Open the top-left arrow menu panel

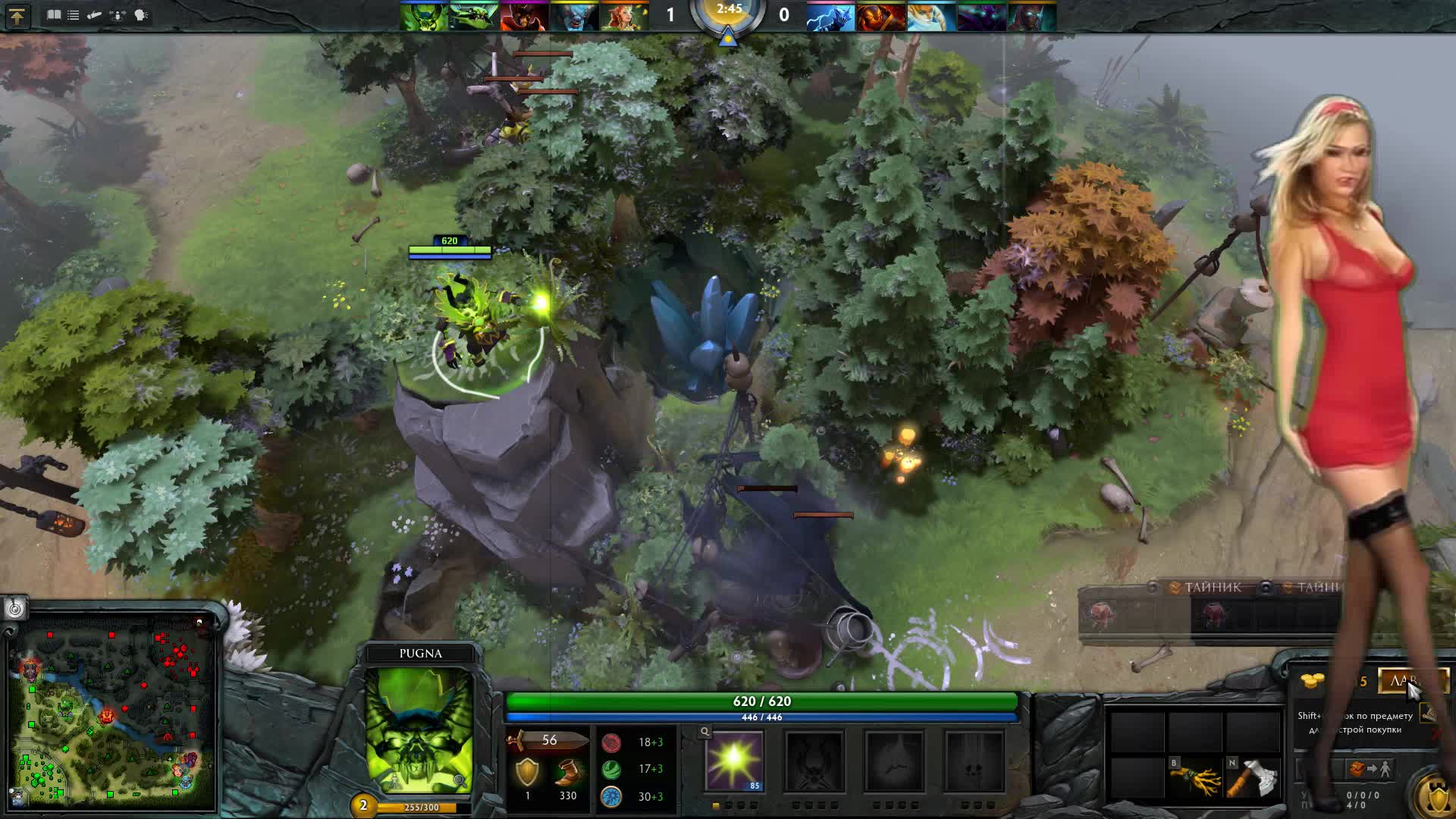pos(17,14)
